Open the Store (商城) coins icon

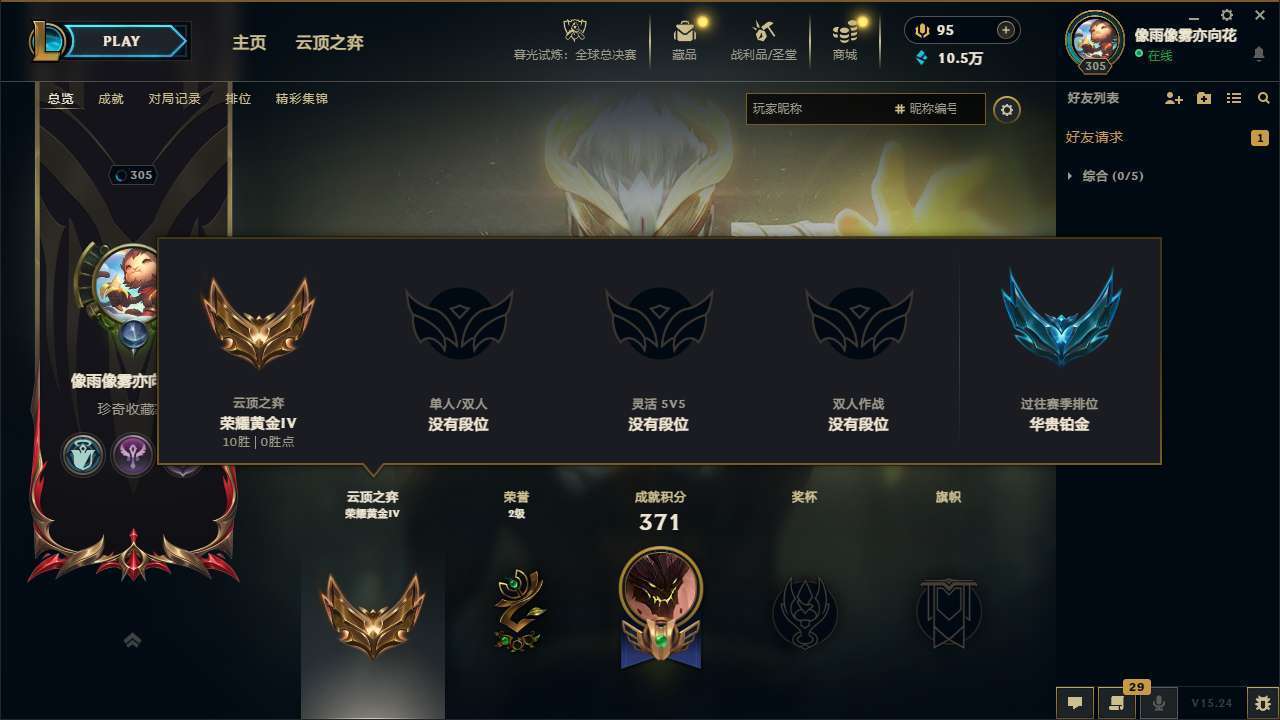click(x=843, y=30)
